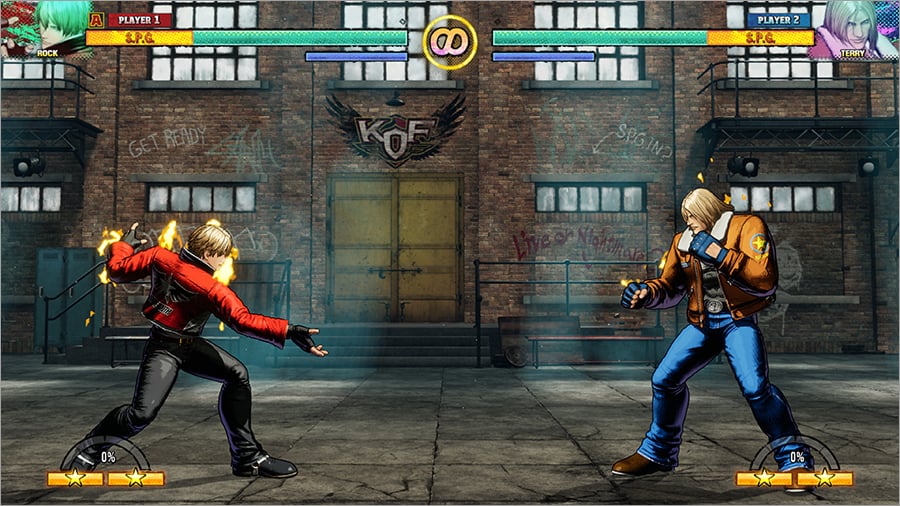
Task: Select Terry's character portrait
Action: point(855,28)
